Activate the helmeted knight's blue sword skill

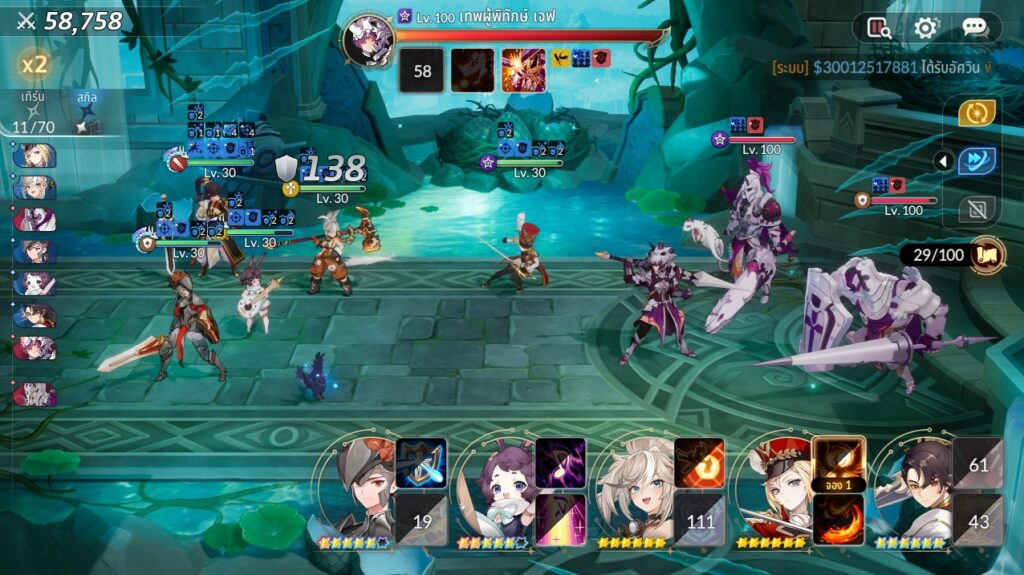pyautogui.click(x=421, y=463)
